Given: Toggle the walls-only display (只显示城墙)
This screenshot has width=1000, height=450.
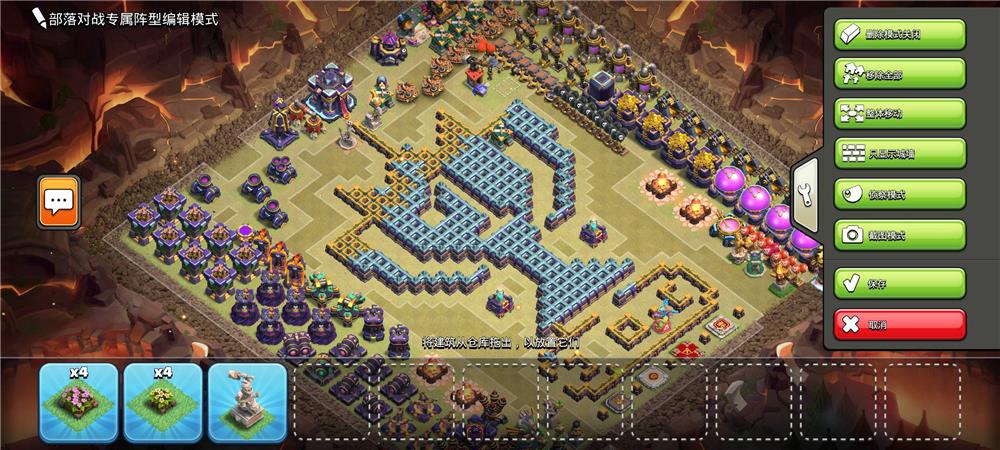Looking at the screenshot, I should [x=899, y=153].
